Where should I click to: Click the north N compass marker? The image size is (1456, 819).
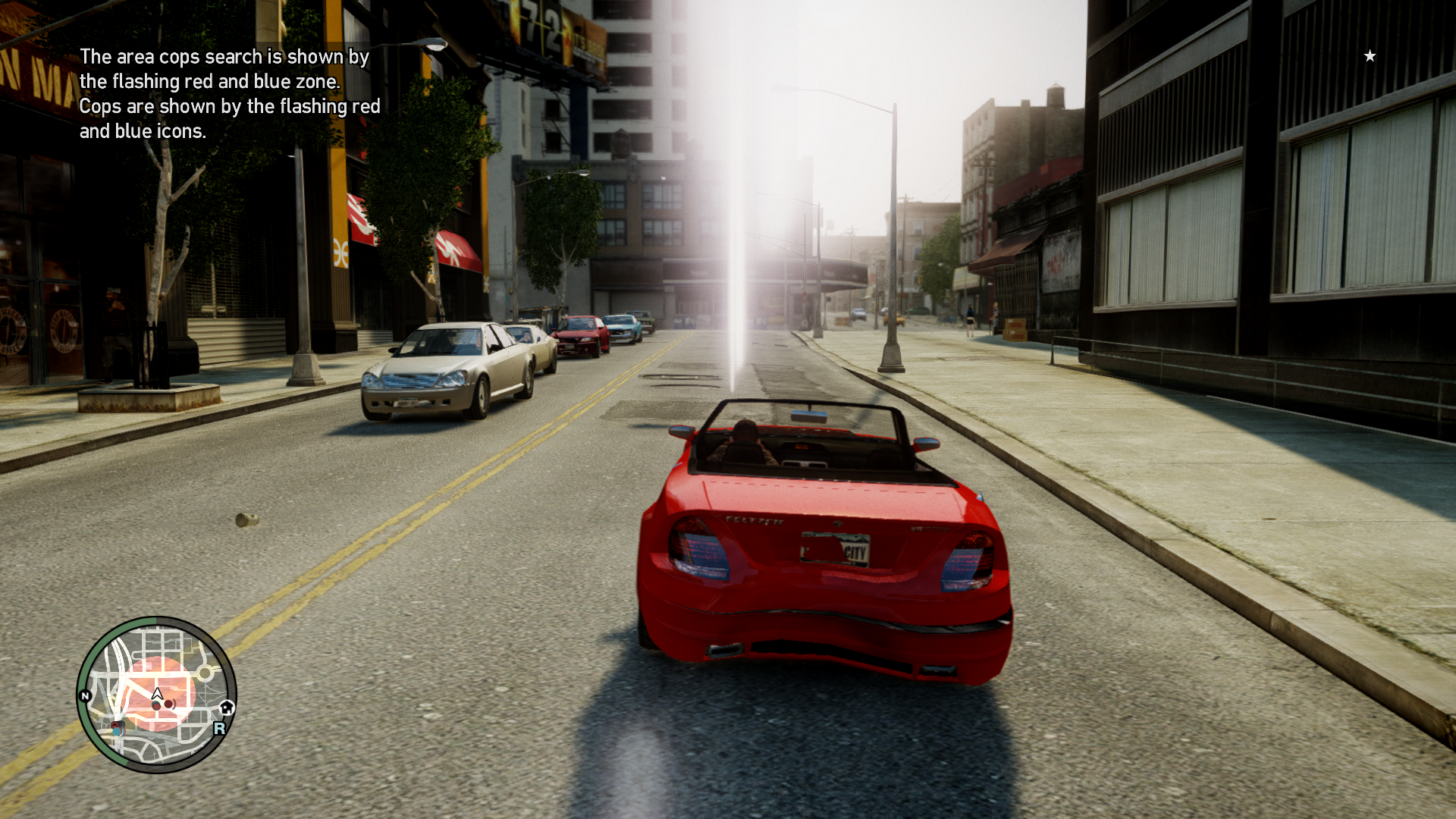[x=86, y=695]
